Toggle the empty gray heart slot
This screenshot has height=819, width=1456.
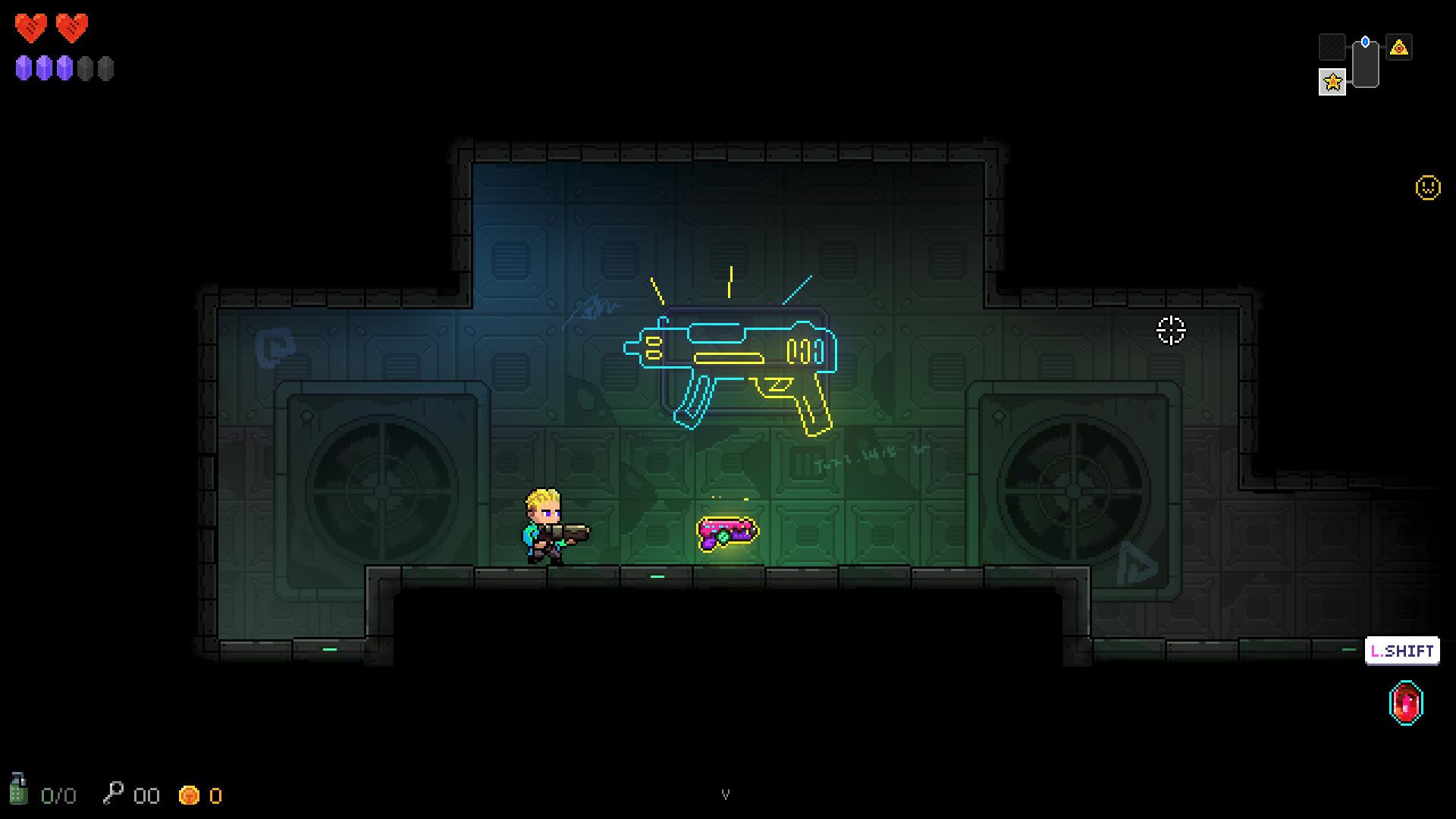pyautogui.click(x=86, y=69)
